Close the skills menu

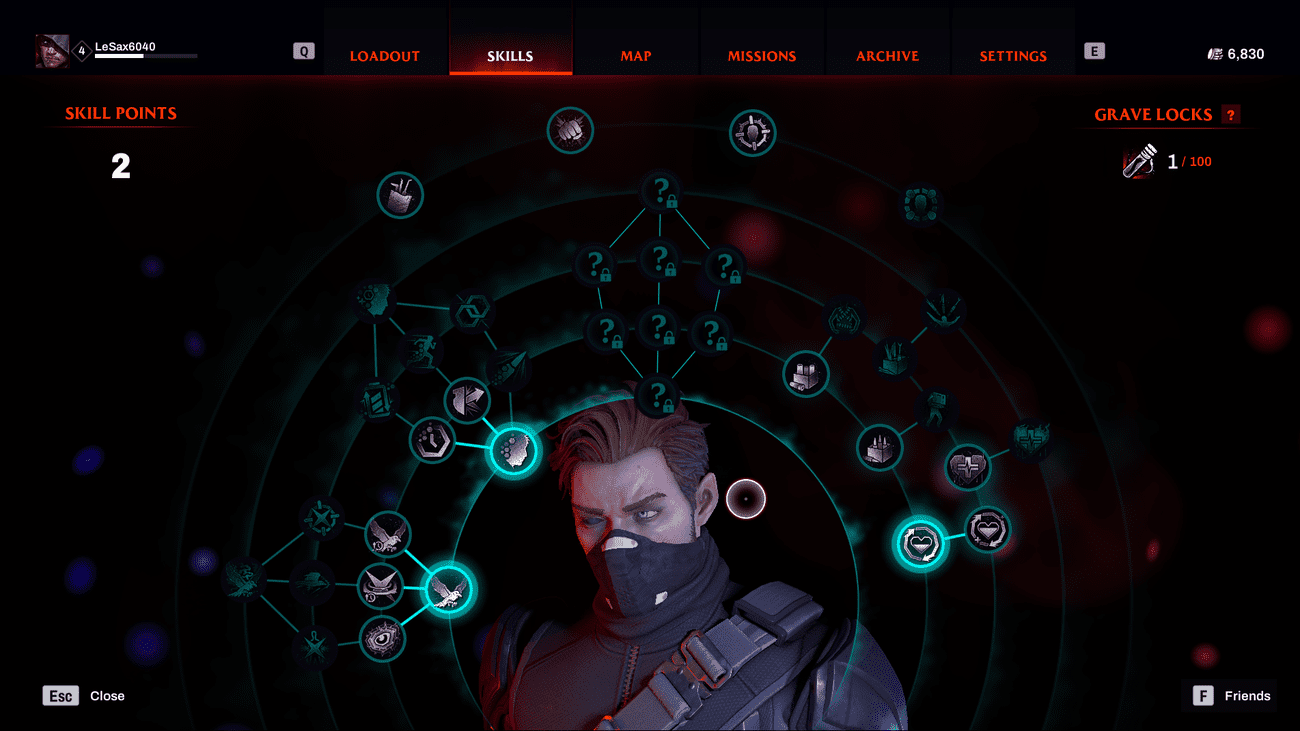(x=61, y=696)
